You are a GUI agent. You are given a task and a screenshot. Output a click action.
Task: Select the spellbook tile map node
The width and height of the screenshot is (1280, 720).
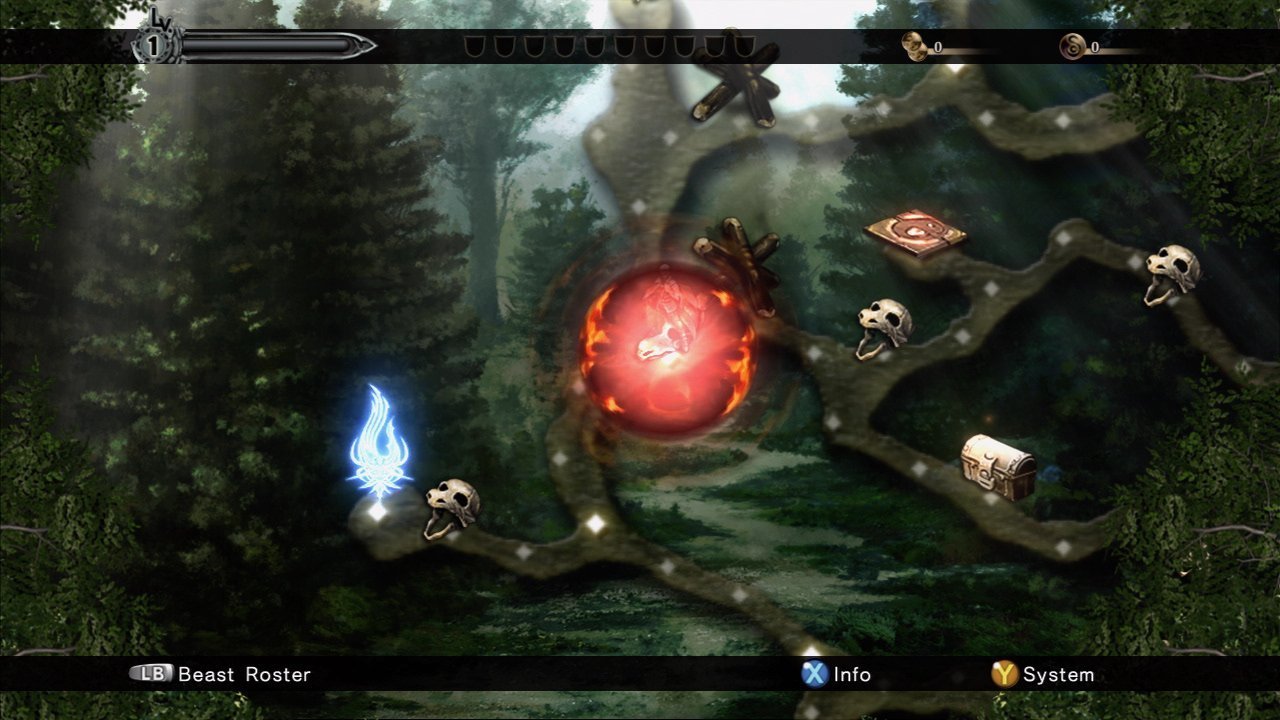(x=915, y=233)
